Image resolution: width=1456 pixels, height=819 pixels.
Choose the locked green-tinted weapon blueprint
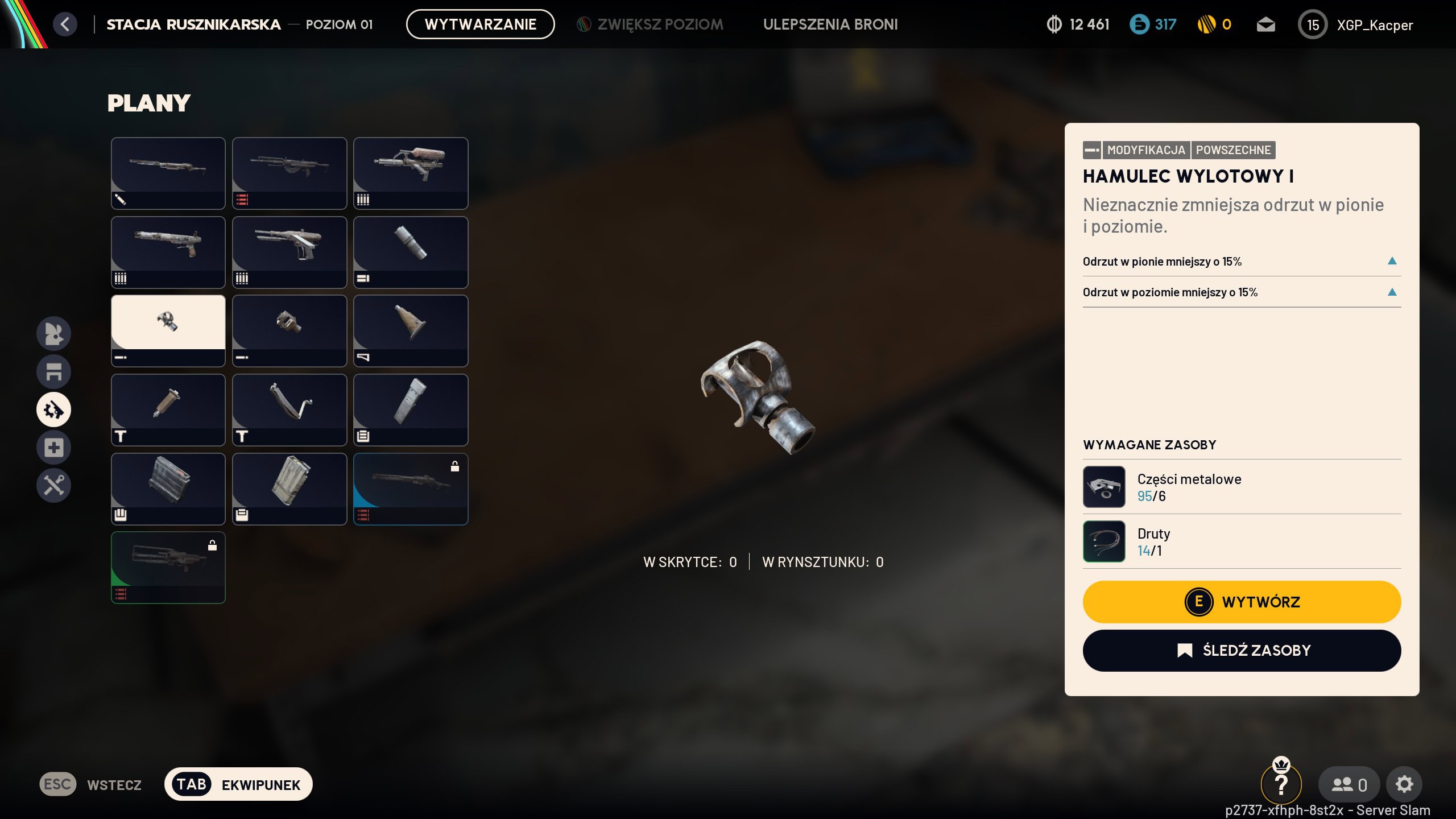tap(168, 567)
